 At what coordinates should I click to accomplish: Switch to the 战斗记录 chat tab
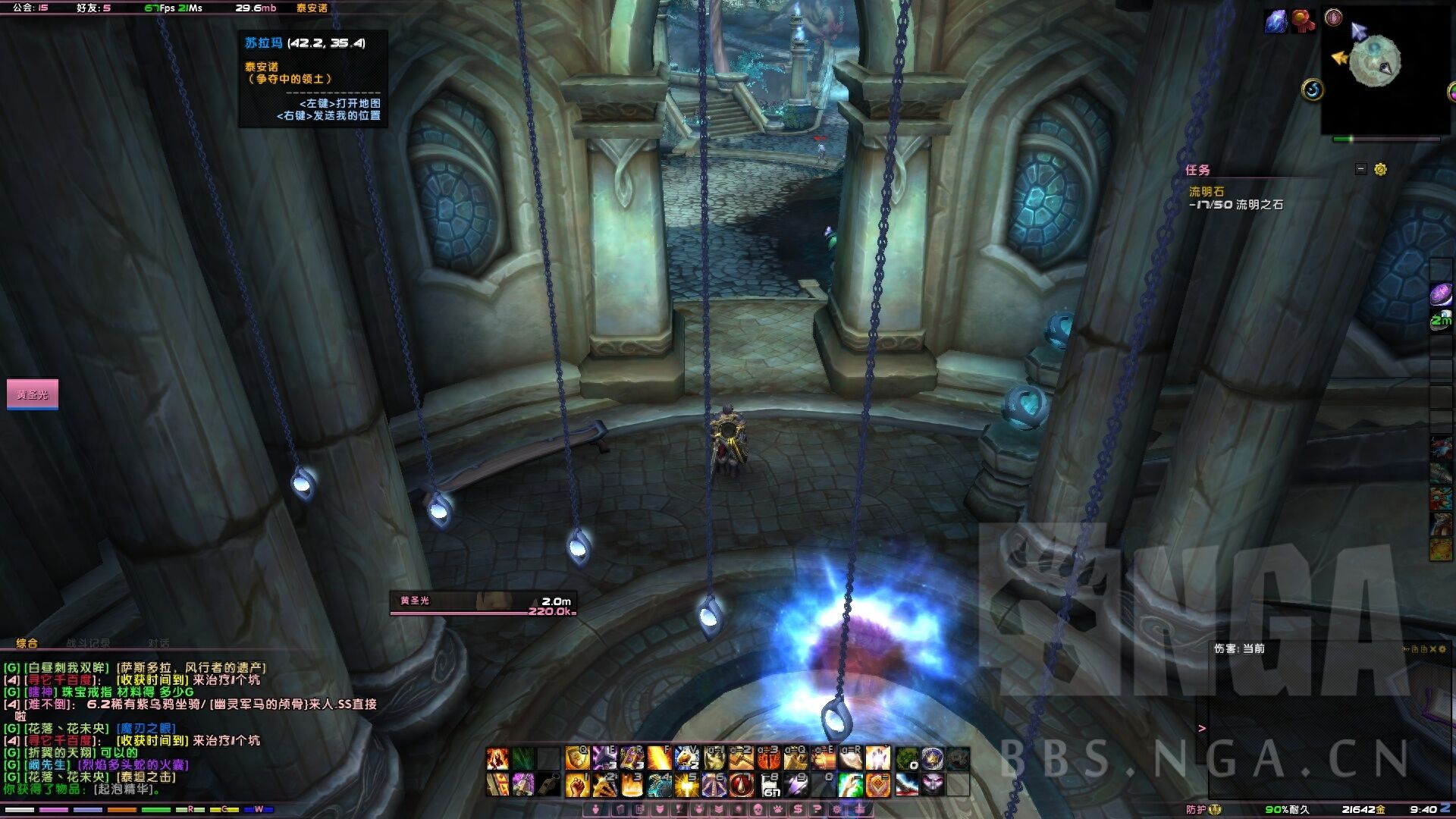click(x=87, y=643)
